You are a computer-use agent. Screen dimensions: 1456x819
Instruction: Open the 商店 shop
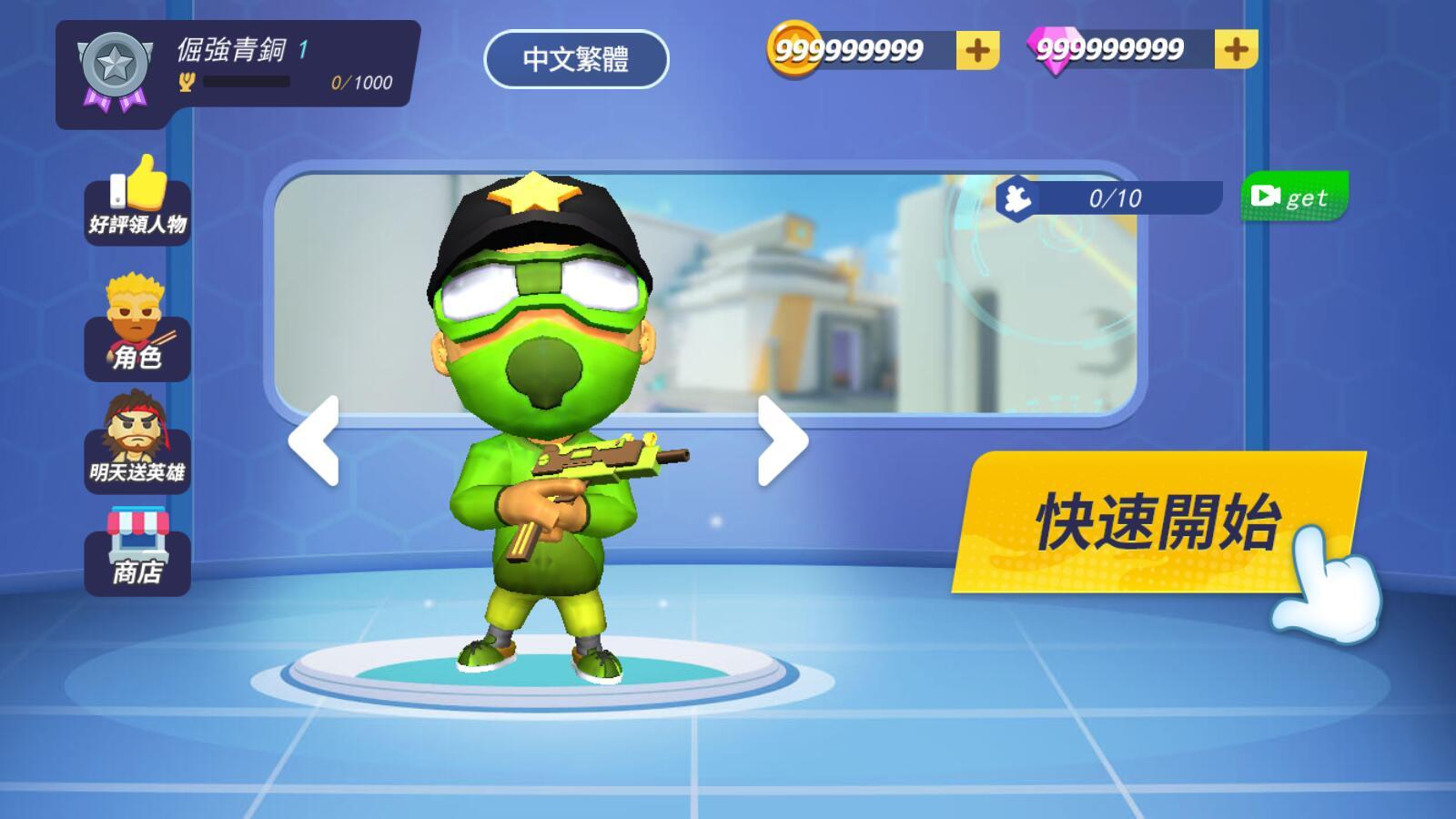136,551
